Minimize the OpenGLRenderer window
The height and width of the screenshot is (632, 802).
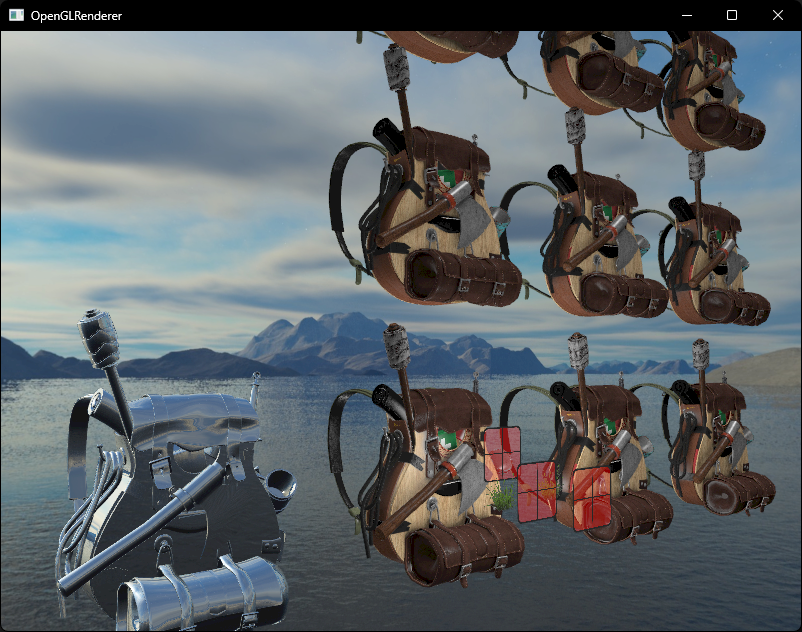coord(686,15)
